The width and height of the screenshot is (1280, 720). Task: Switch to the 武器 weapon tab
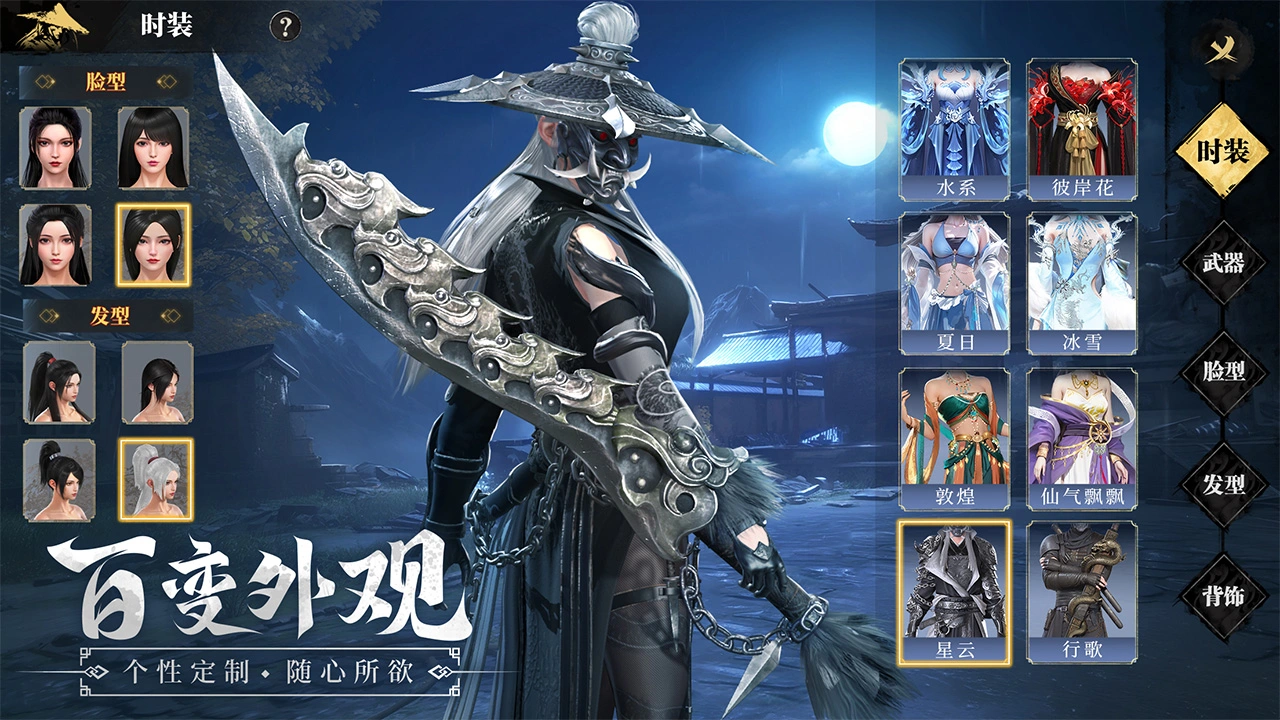pos(1223,263)
